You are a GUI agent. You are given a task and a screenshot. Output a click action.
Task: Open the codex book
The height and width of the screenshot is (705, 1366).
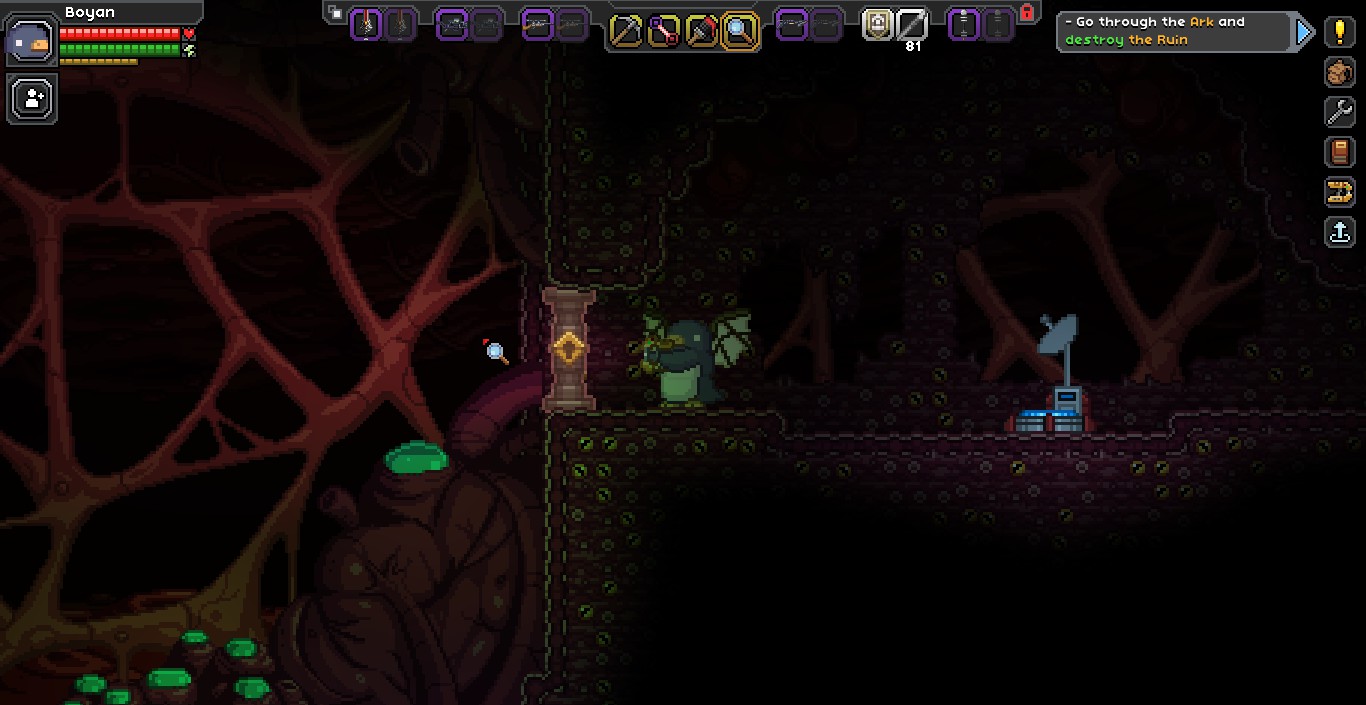point(1340,152)
